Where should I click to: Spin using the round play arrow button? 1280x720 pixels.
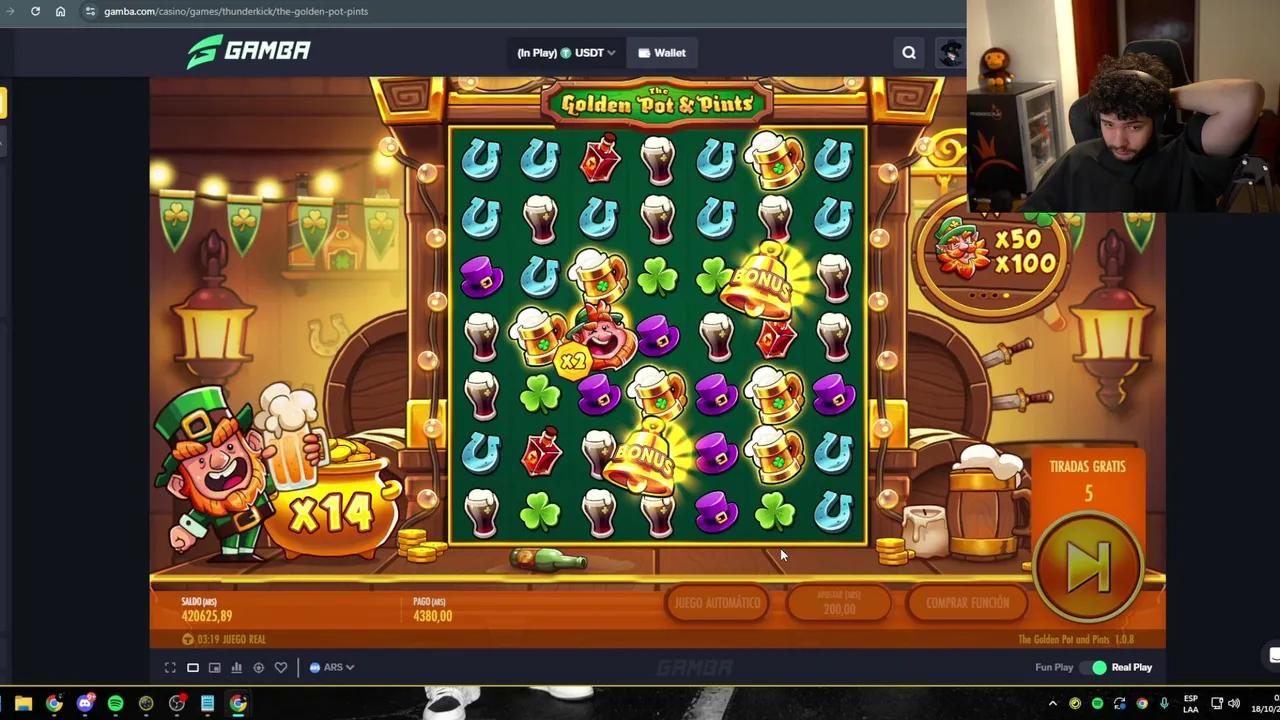click(1089, 565)
